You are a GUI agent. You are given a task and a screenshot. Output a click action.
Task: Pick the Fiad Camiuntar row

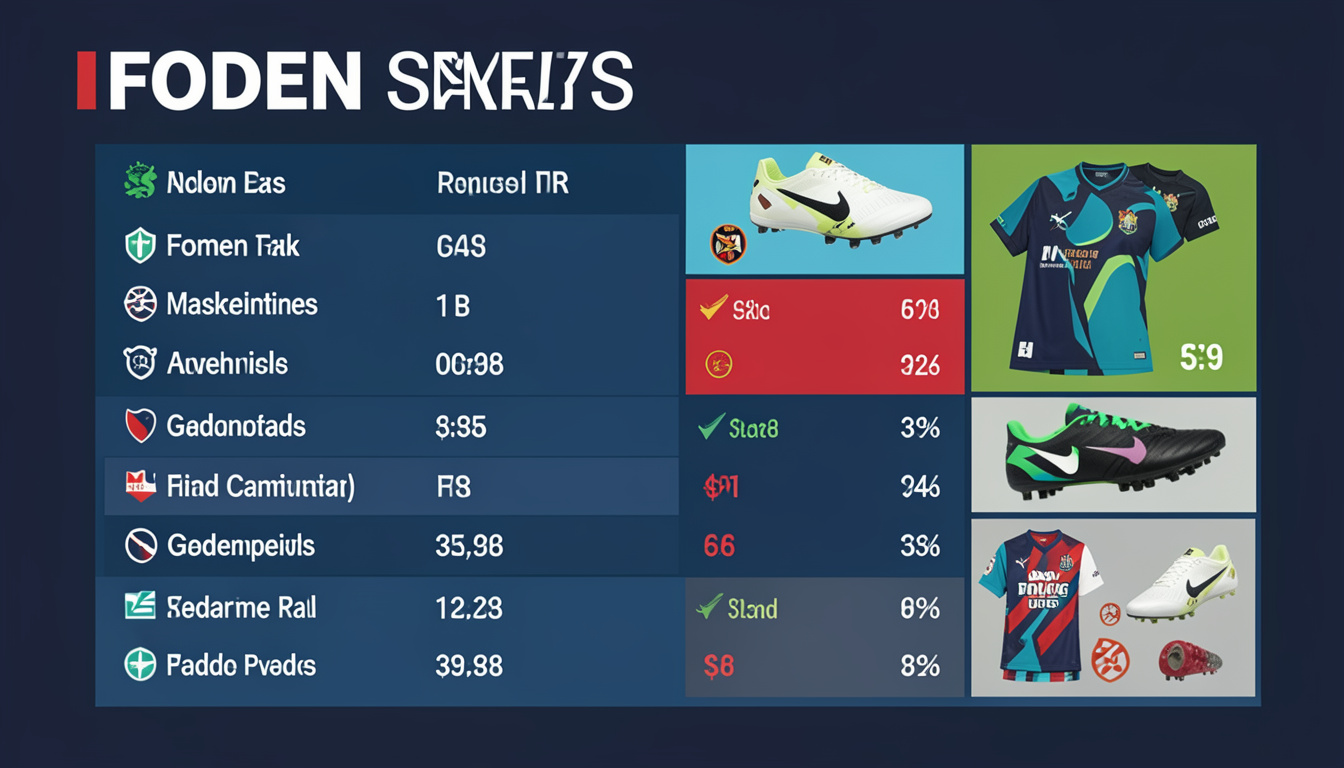point(385,487)
